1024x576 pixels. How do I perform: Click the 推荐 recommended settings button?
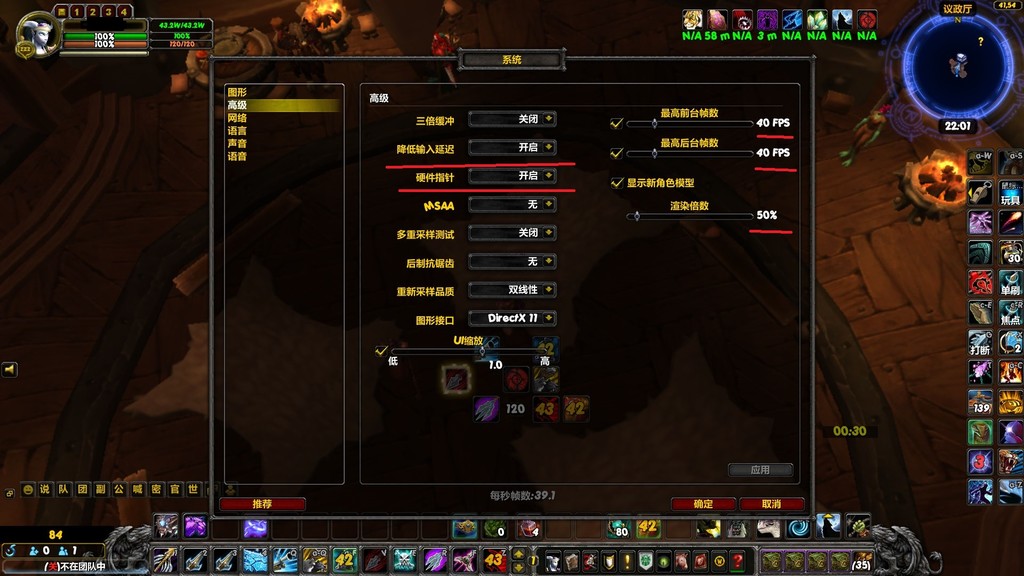262,504
